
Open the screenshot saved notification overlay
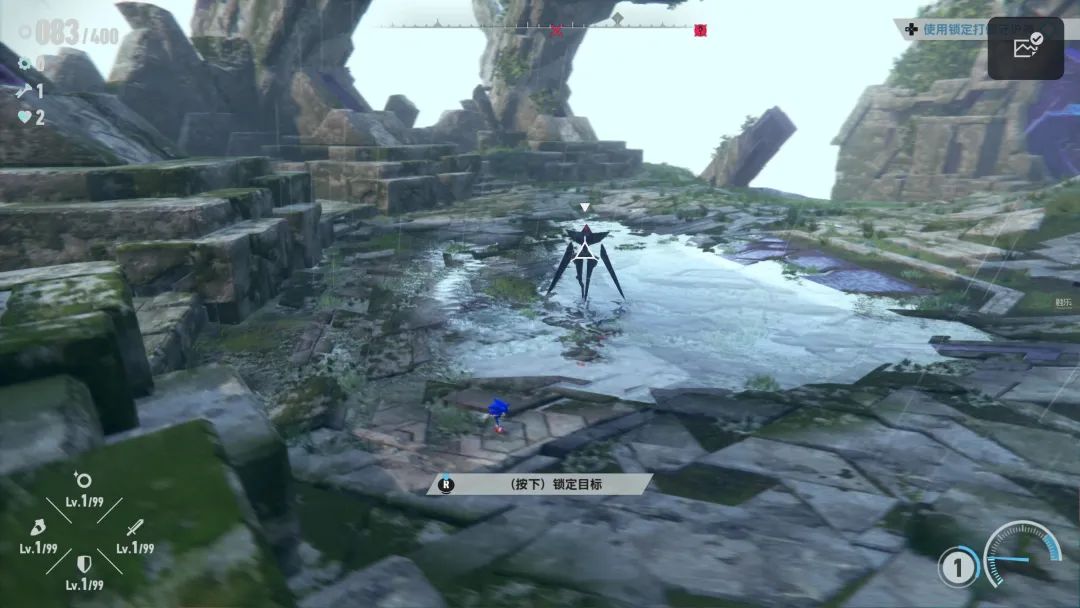(1025, 47)
